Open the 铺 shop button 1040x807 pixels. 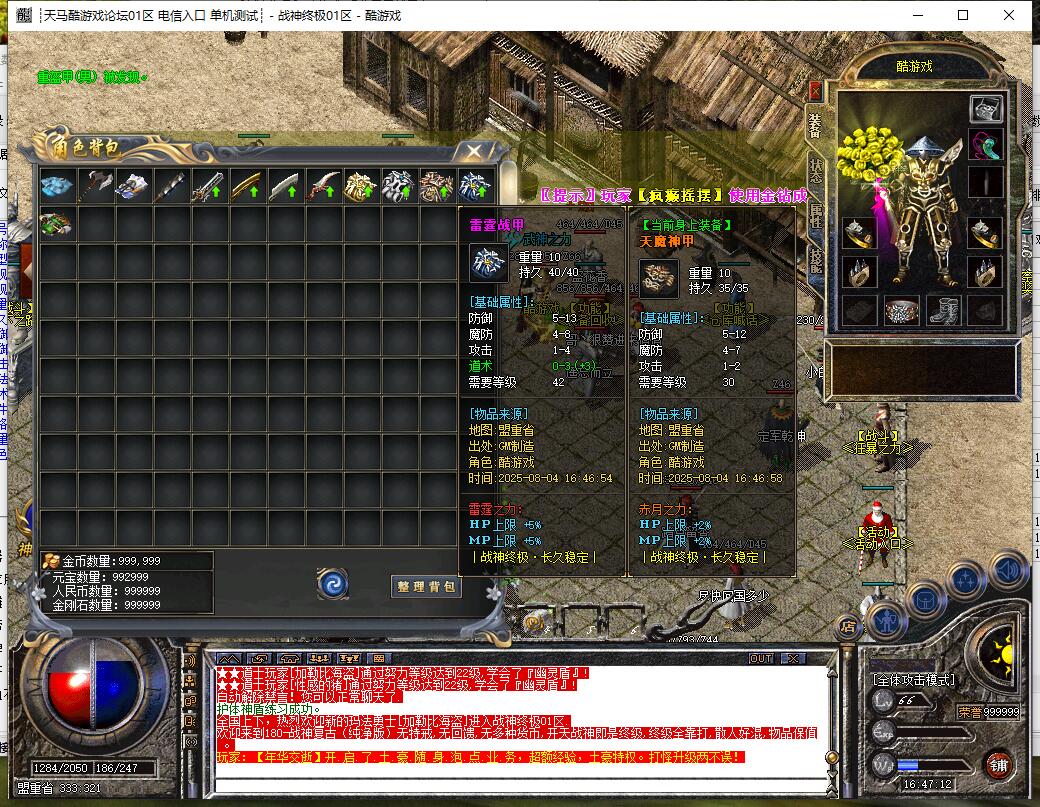pos(998,765)
